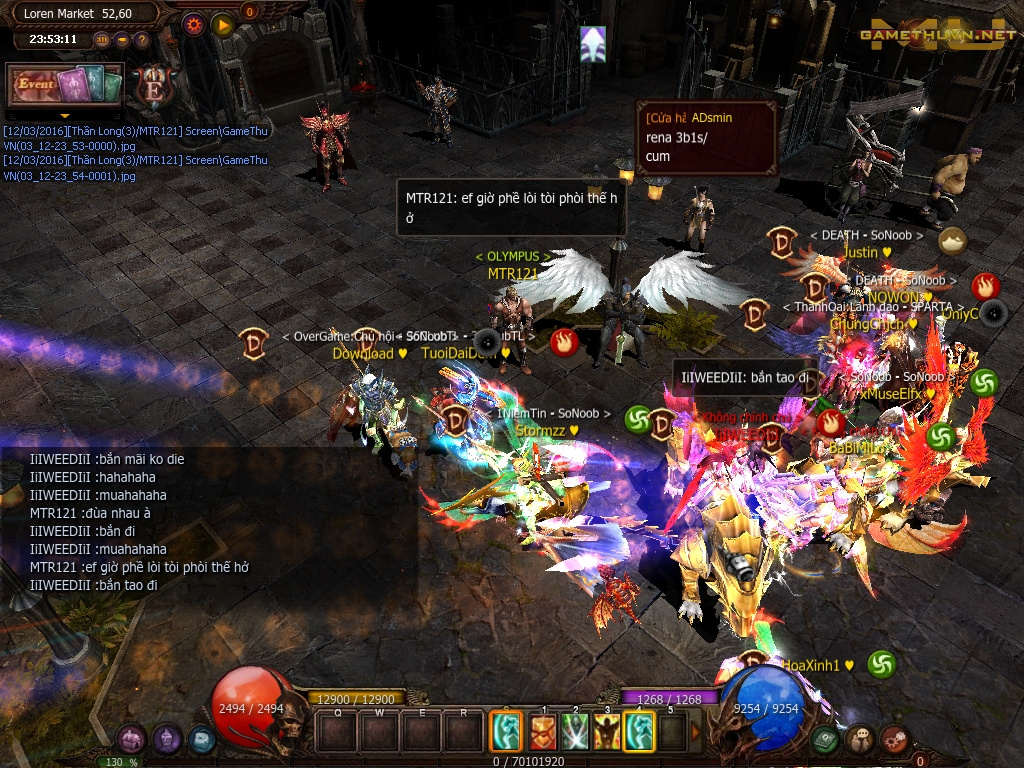The width and height of the screenshot is (1024, 768).
Task: Toggle the 3D camera button
Action: (x=102, y=40)
